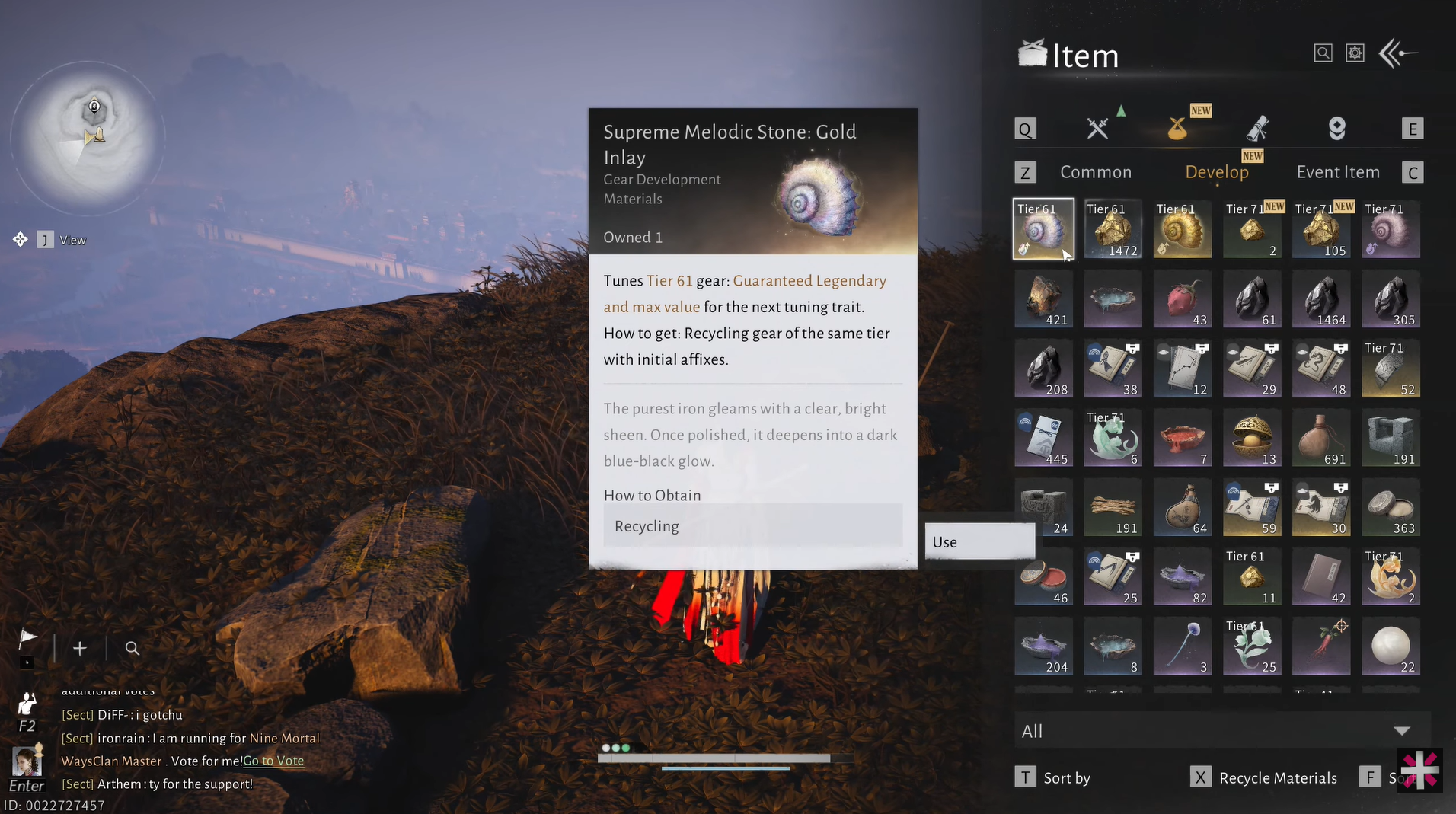Open Recycle Materials
This screenshot has height=814, width=1456.
(1277, 777)
